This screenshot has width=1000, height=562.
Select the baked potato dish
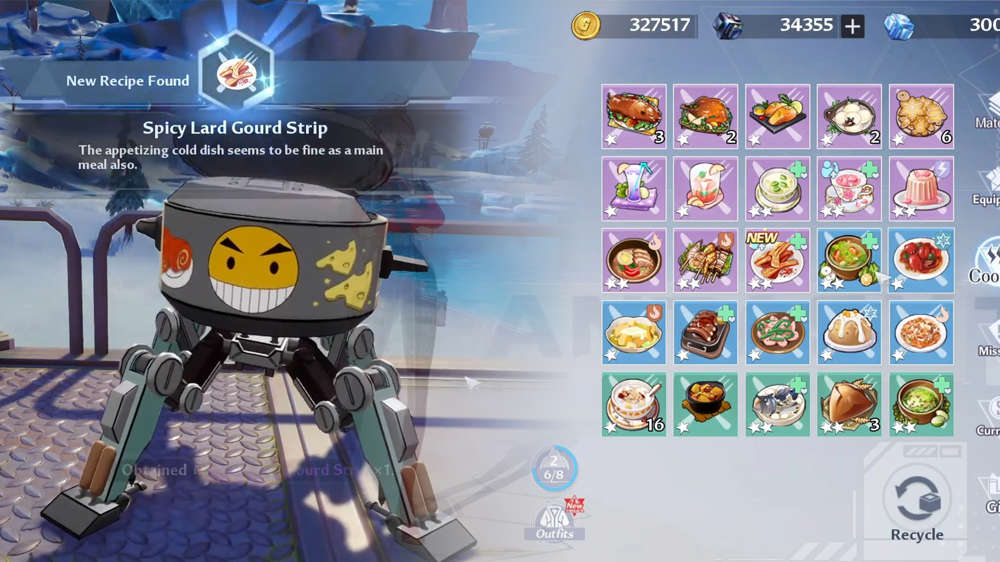849,332
